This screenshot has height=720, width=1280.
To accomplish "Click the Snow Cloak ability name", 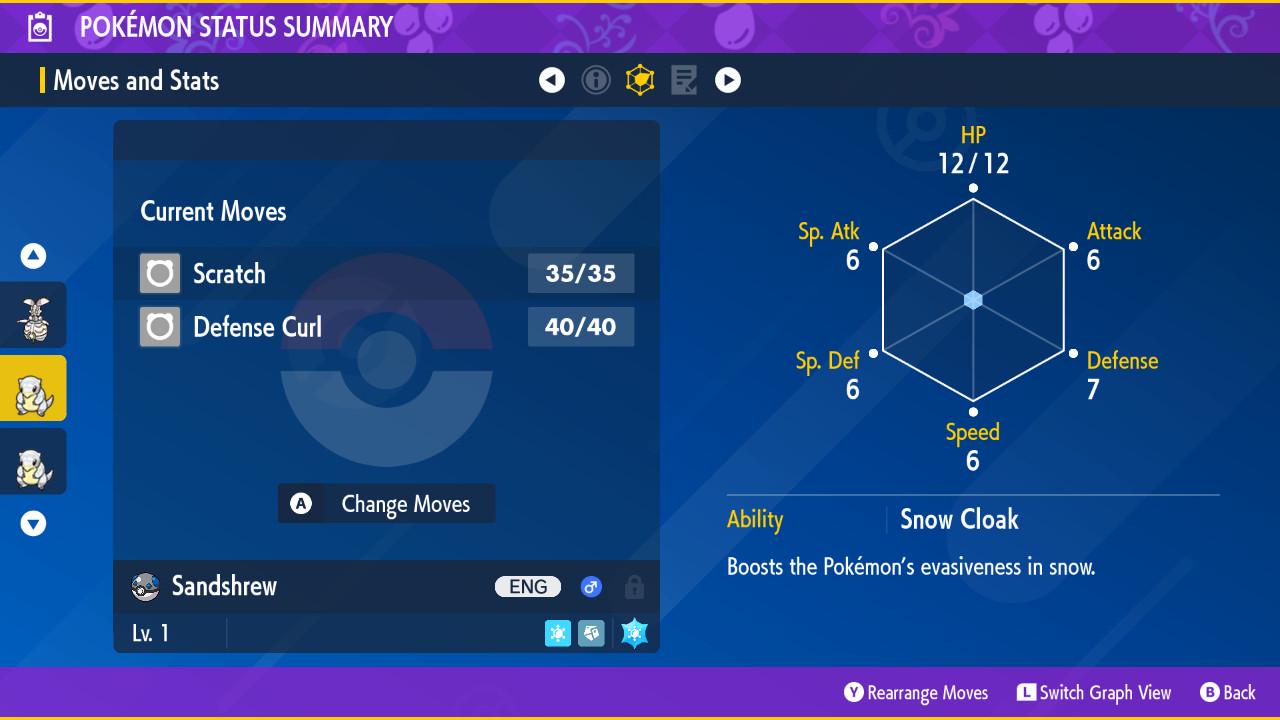I will tap(959, 520).
